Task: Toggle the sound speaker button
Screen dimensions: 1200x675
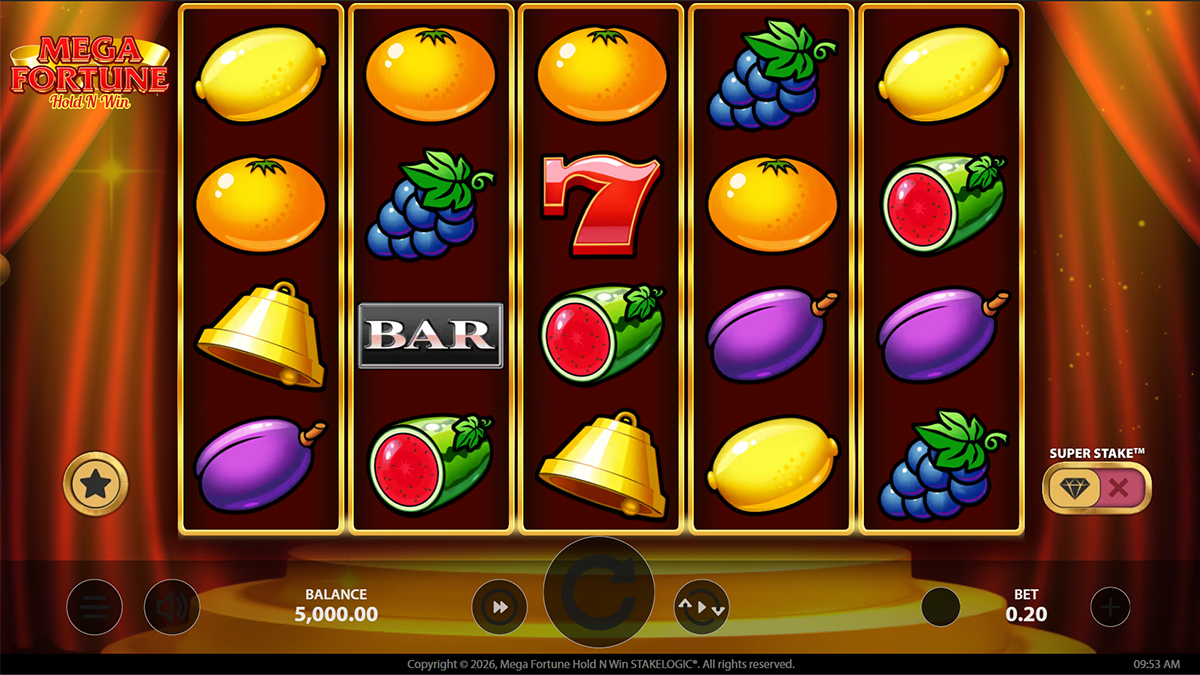Action: [x=171, y=606]
